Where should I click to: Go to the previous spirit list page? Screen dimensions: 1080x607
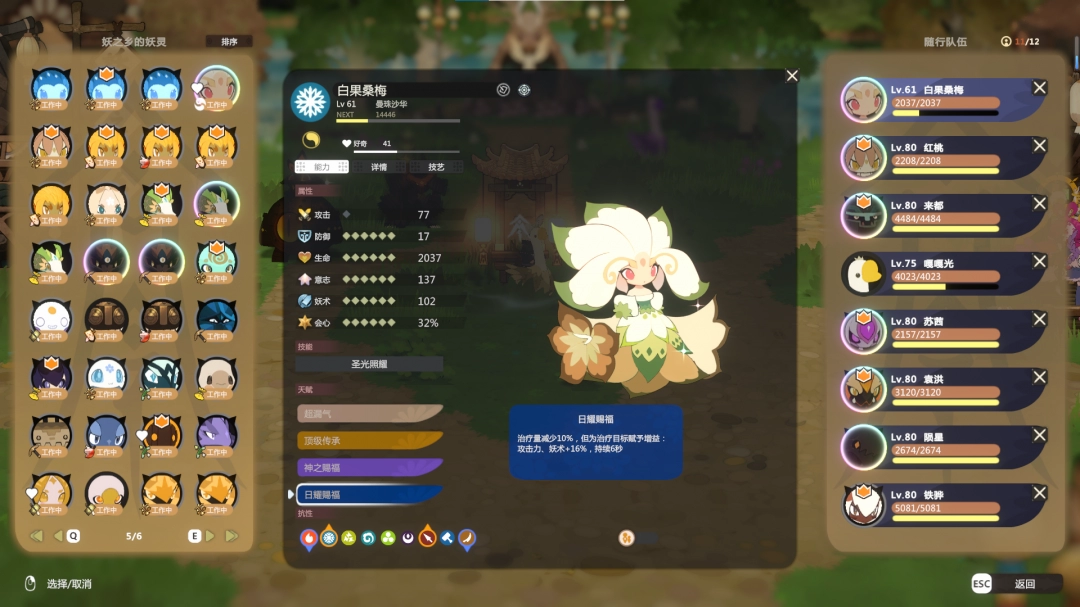(58, 536)
